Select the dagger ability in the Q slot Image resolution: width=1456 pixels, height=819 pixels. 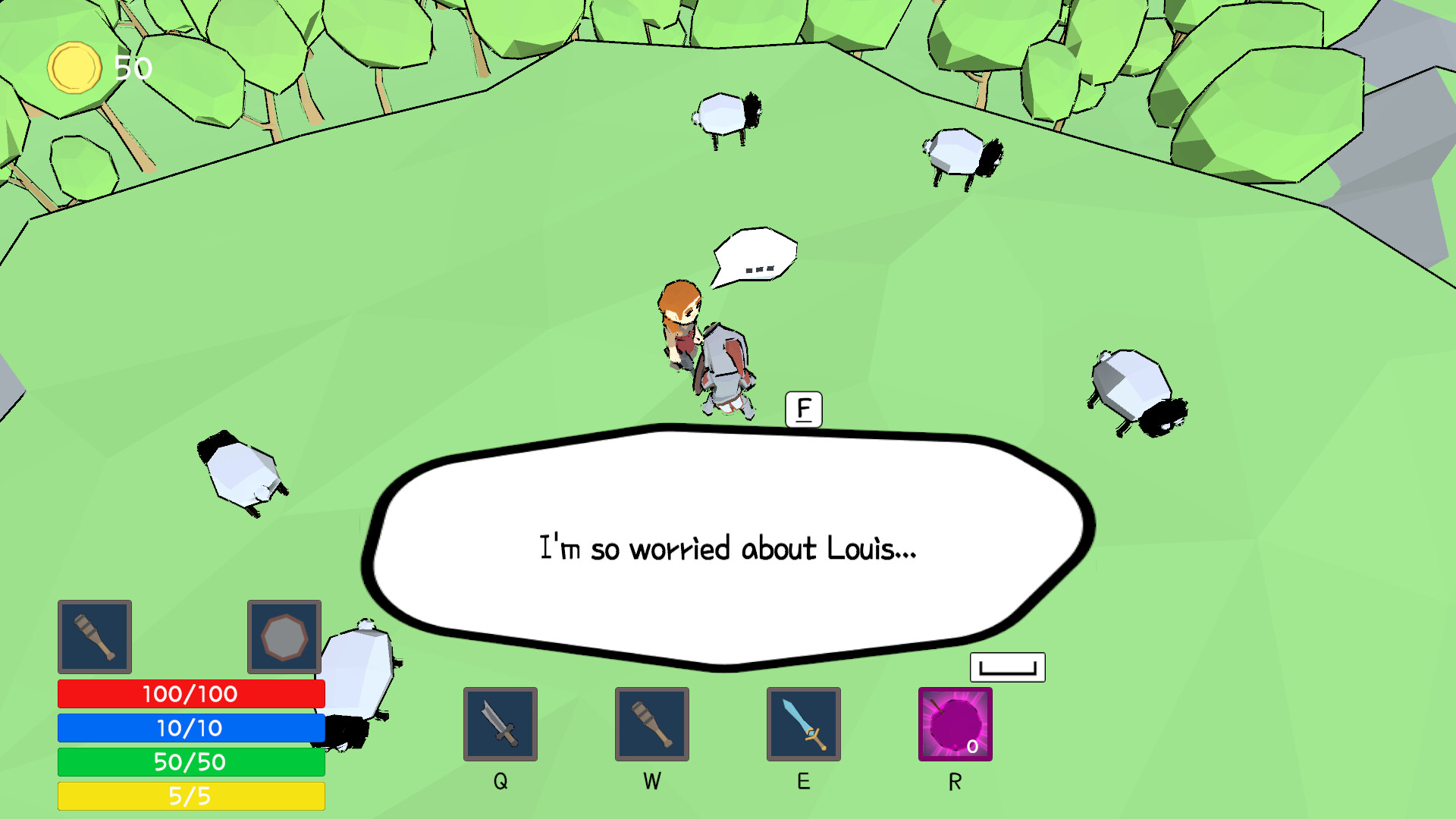pyautogui.click(x=500, y=723)
